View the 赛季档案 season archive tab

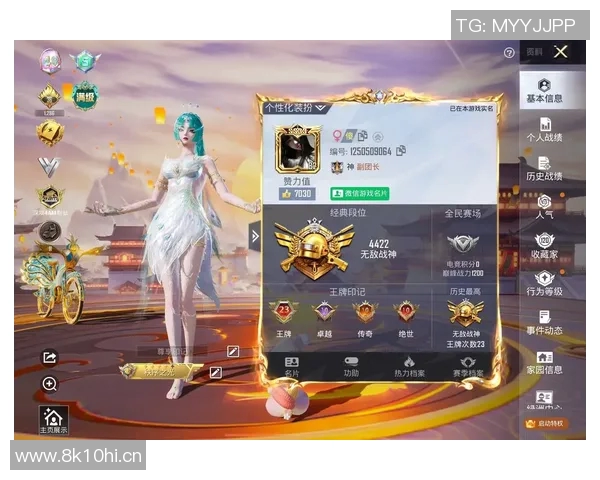[x=467, y=366]
